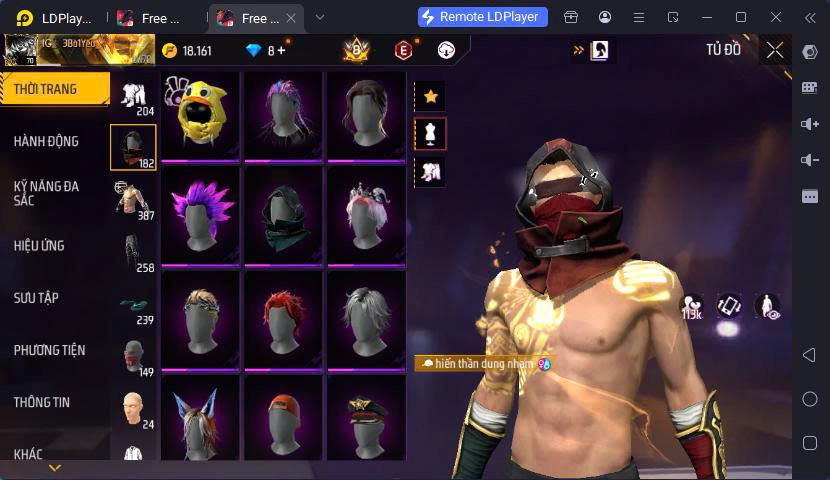
Task: Open the HÀNH ĐỘNG category
Action: [46, 142]
